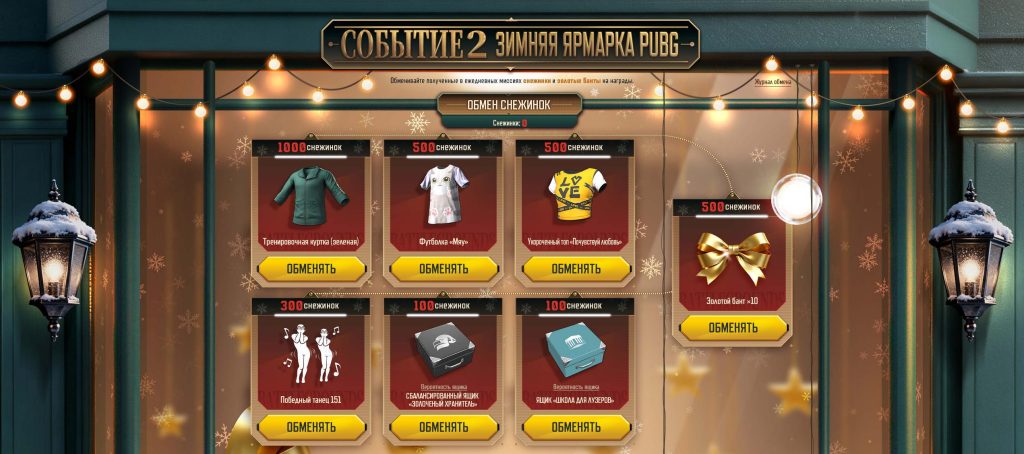Select the Victory Dance 151 emote image
This screenshot has width=1024, height=454.
click(311, 352)
